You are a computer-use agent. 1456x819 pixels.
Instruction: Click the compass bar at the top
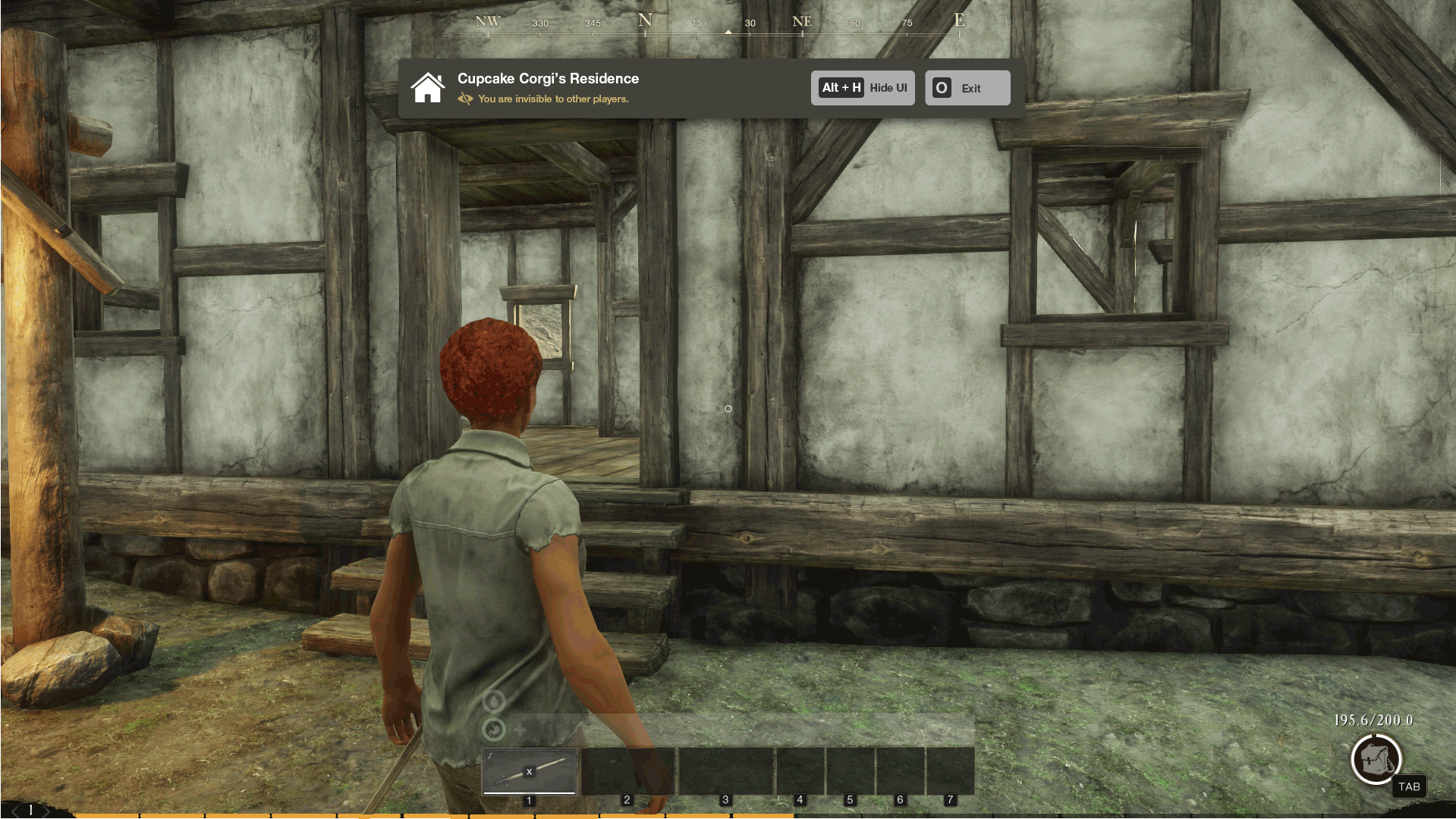[x=727, y=24]
